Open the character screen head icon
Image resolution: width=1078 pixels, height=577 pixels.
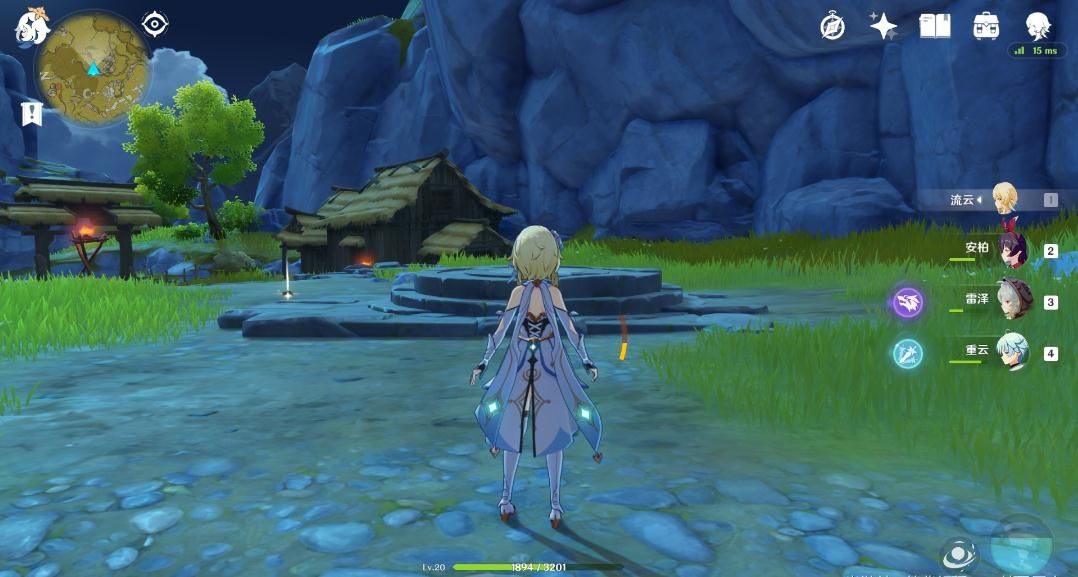click(x=1037, y=25)
